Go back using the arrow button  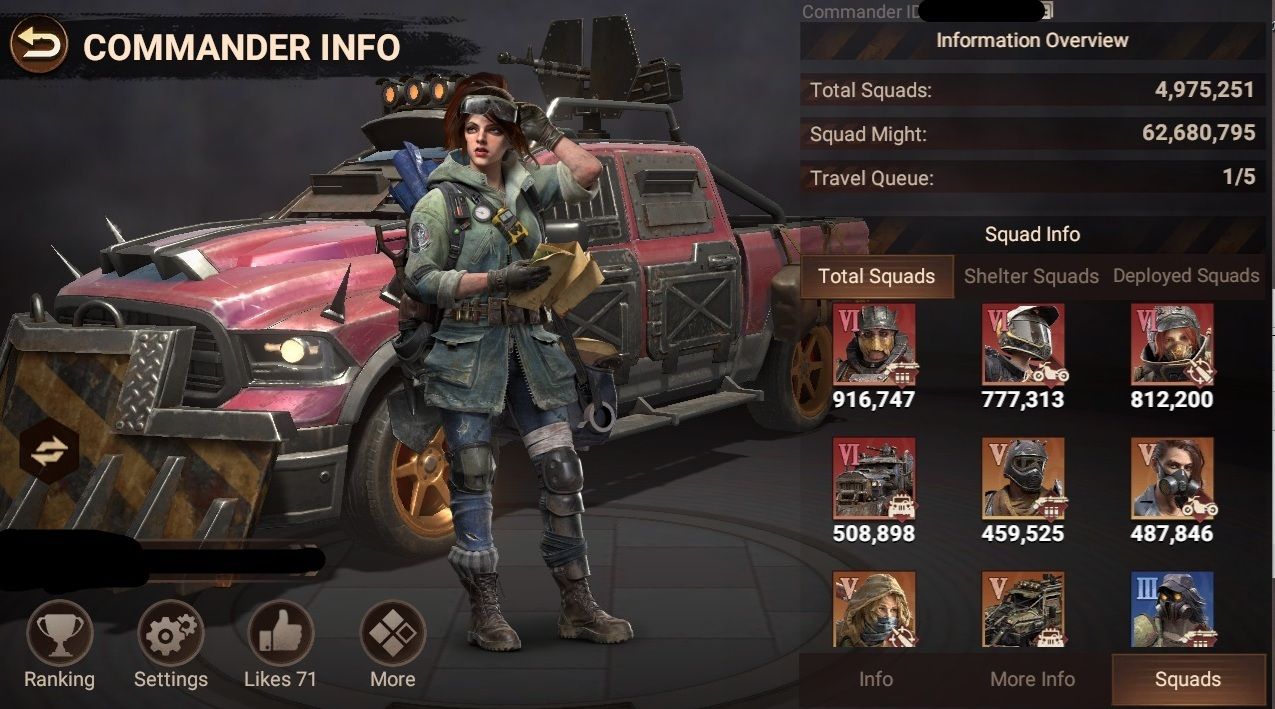39,45
